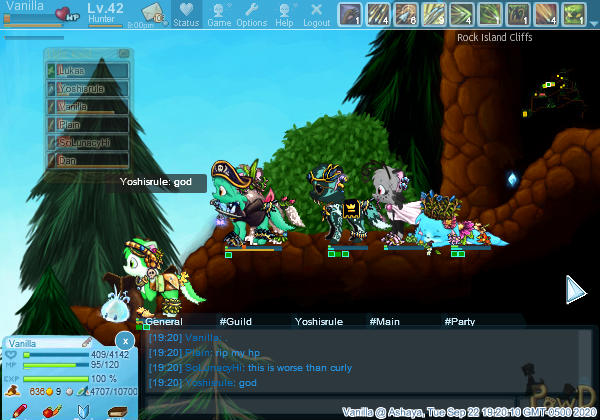Screen dimensions: 600x420
Task: Select Lukas in the party list
Action: [88, 71]
